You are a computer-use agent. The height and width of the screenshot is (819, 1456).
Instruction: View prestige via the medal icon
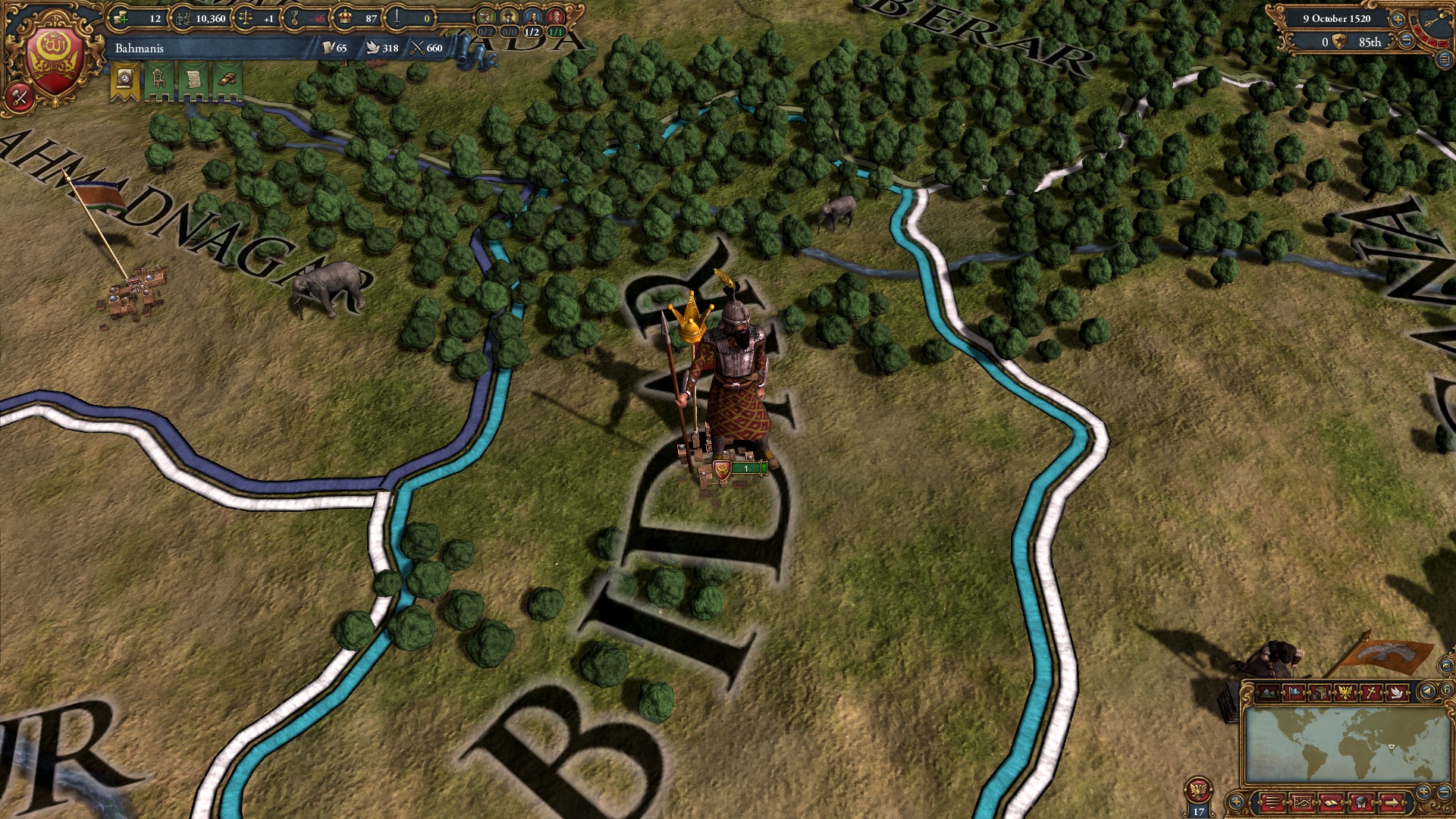[x=294, y=17]
